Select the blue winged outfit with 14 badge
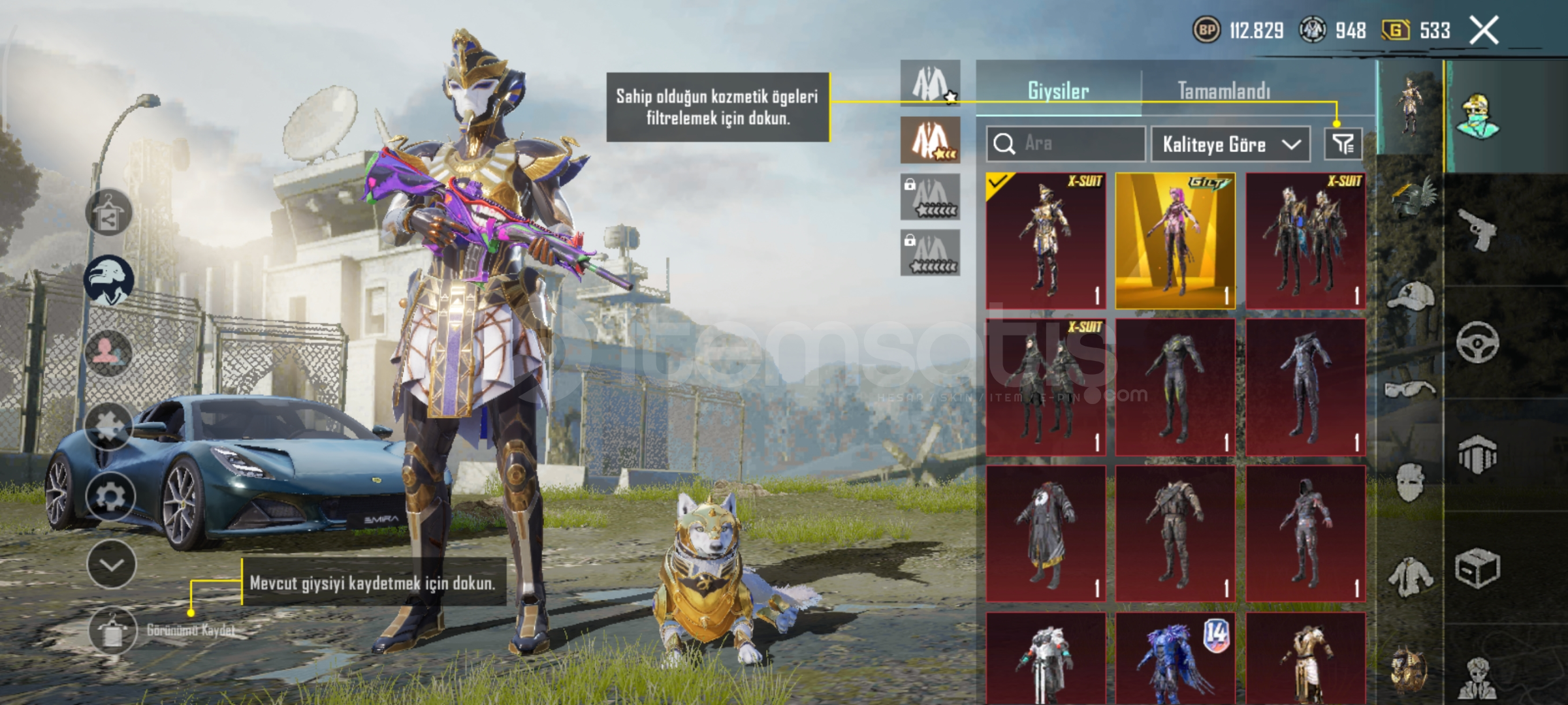Screen dimensions: 1568x705 coord(1175,658)
